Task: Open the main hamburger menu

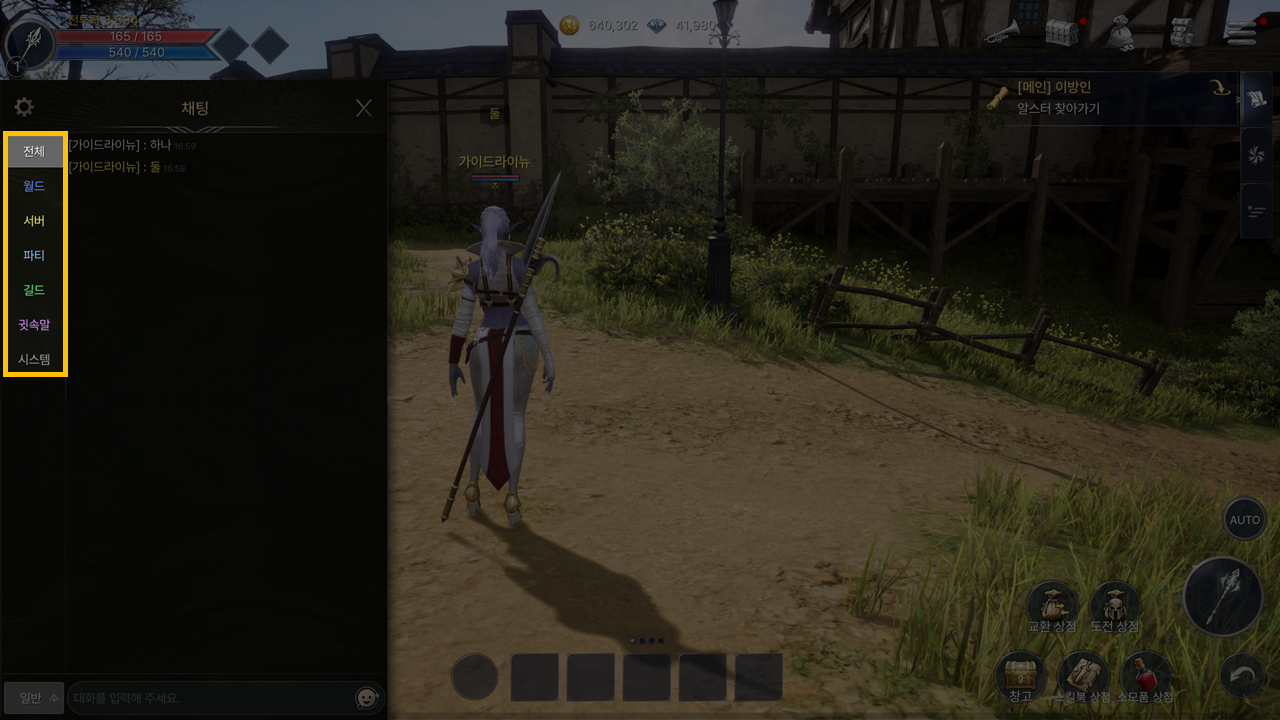Action: point(1241,32)
